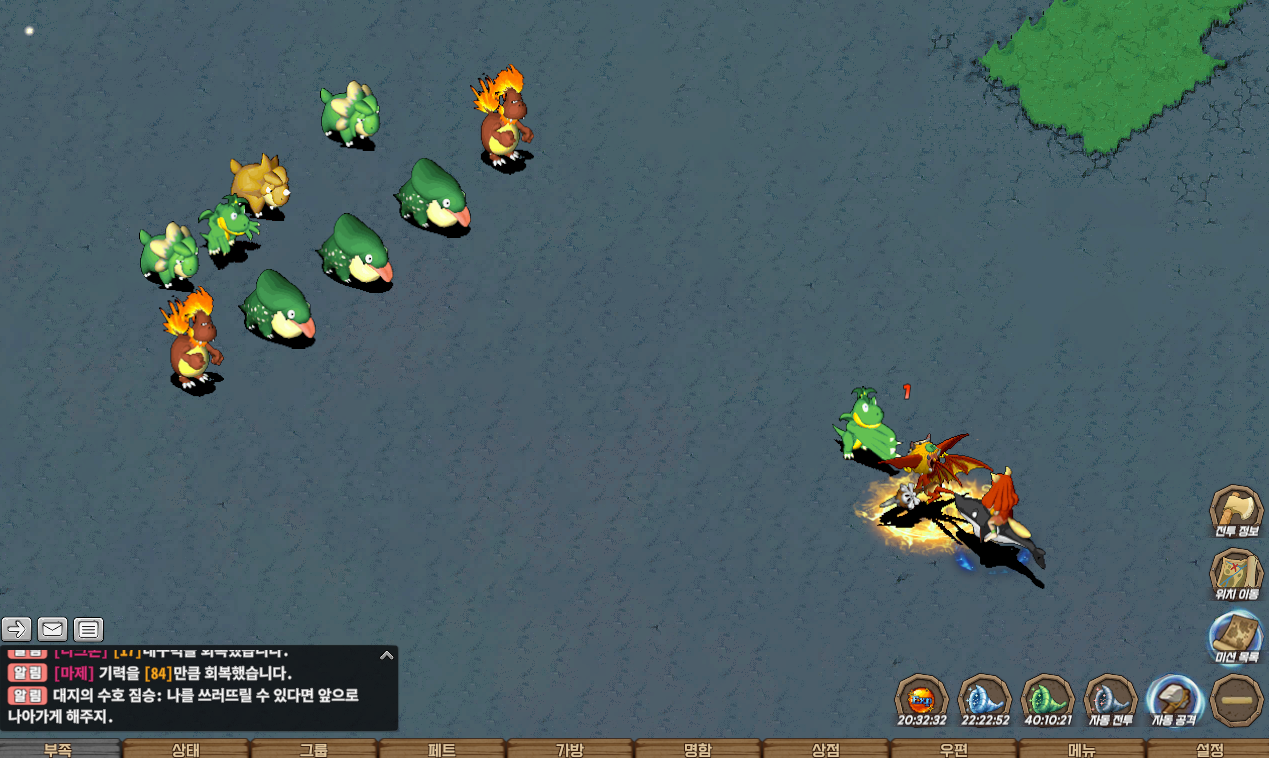Expand the chat log with the up arrow

386,656
